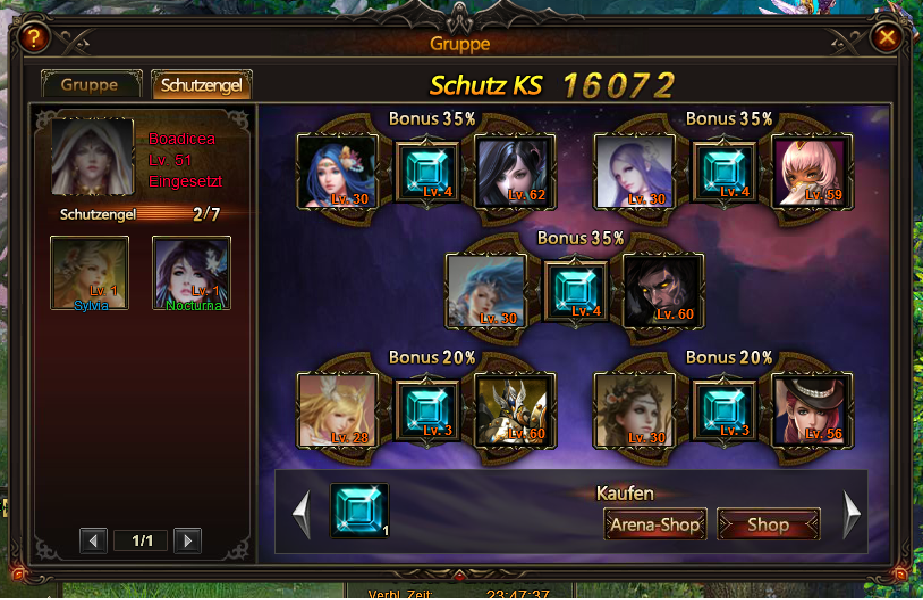
Task: Select the blue gem in item bar
Action: click(x=359, y=510)
